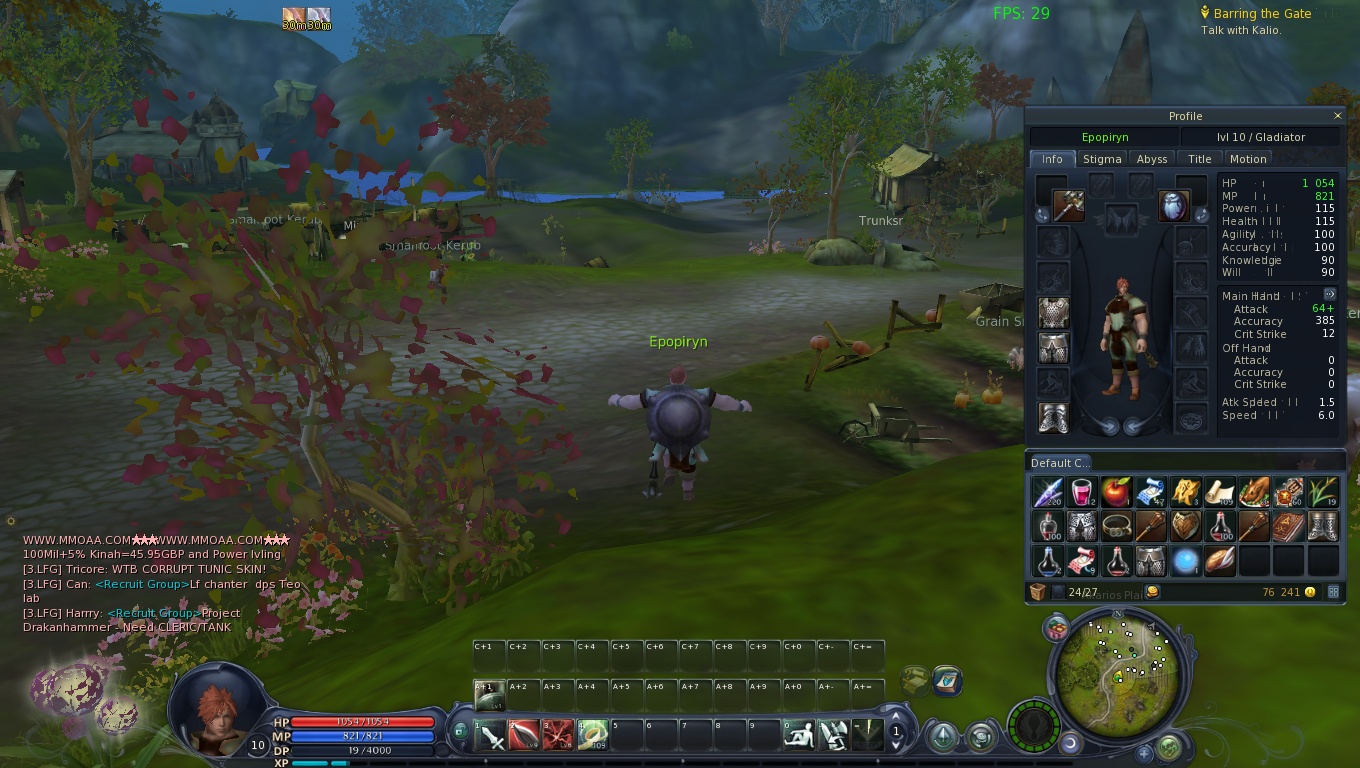
Task: Use the red slash skill in hotbar
Action: 525,738
